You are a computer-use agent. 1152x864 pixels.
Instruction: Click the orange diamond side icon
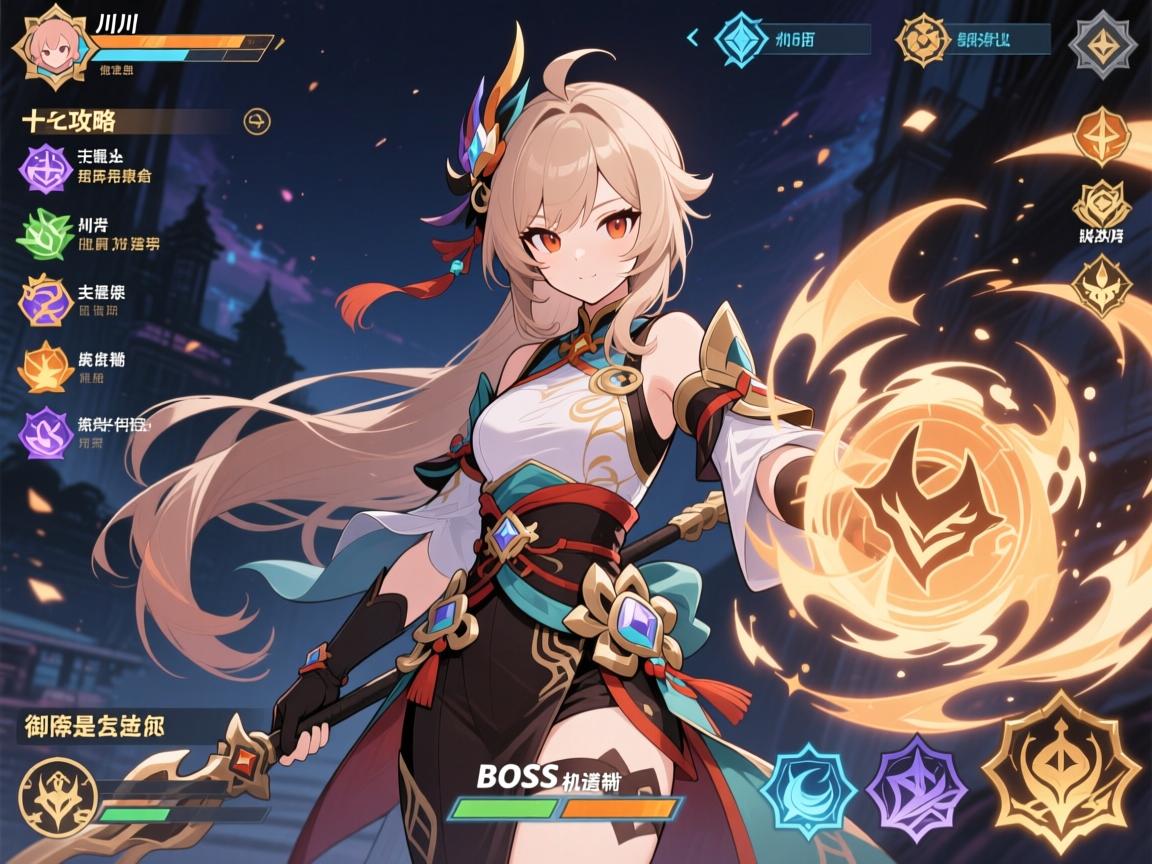1101,136
